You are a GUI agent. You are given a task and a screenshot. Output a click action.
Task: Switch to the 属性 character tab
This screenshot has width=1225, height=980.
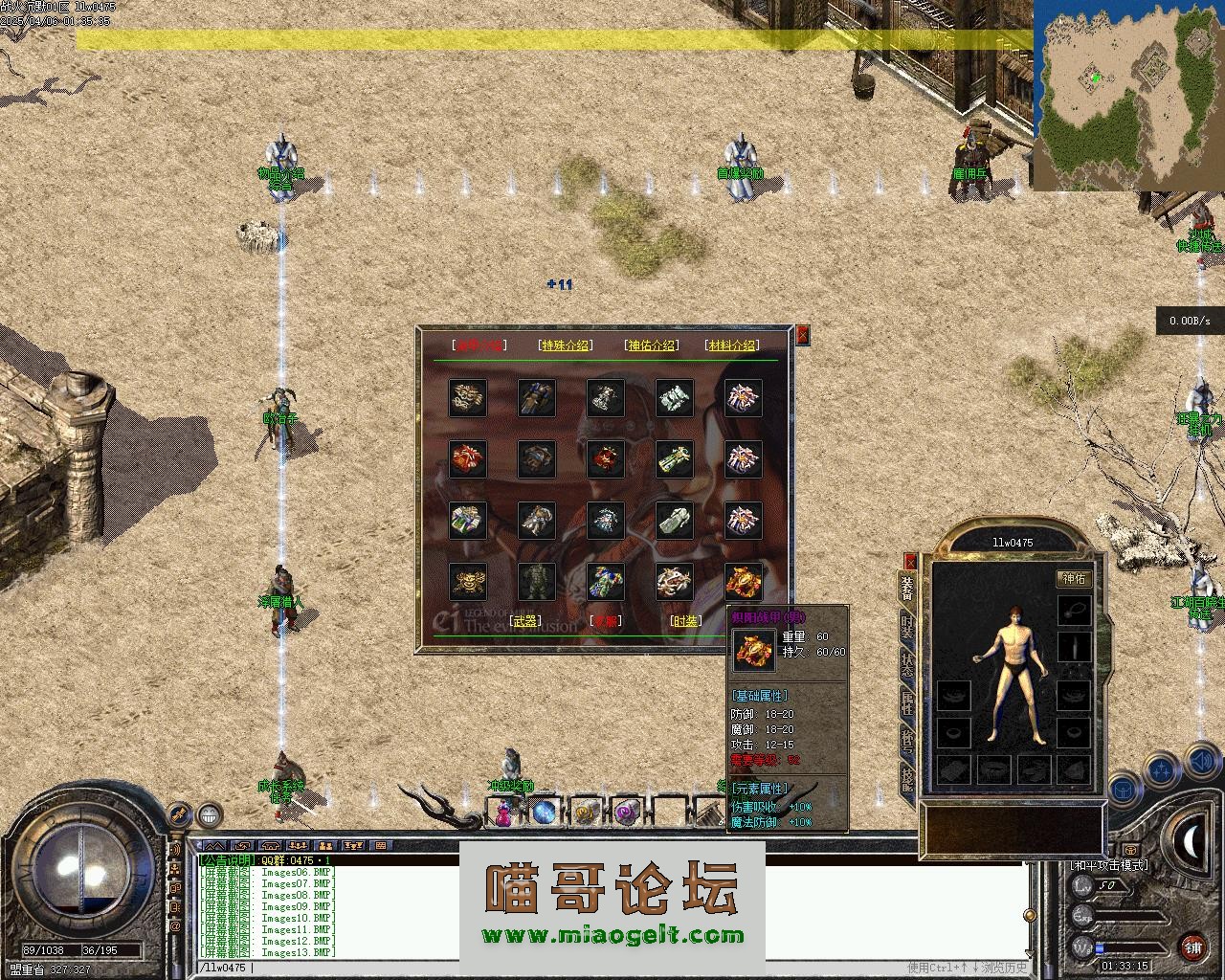coord(907,705)
